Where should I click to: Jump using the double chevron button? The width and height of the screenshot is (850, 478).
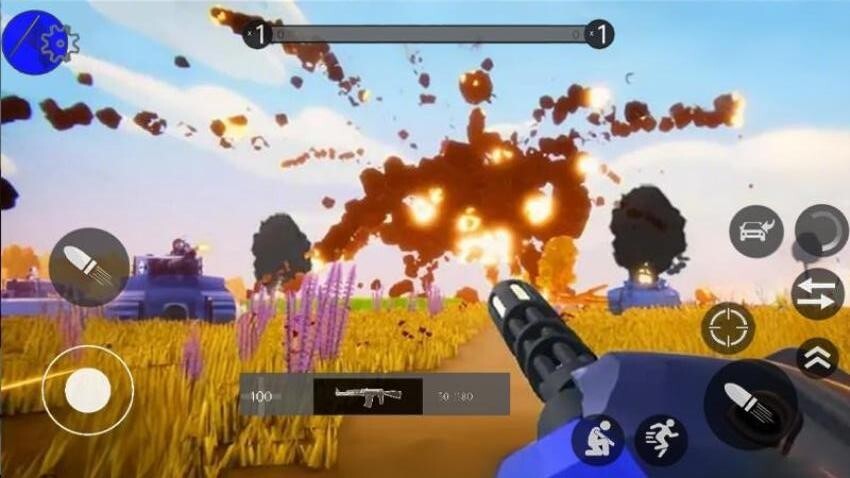pyautogui.click(x=817, y=357)
